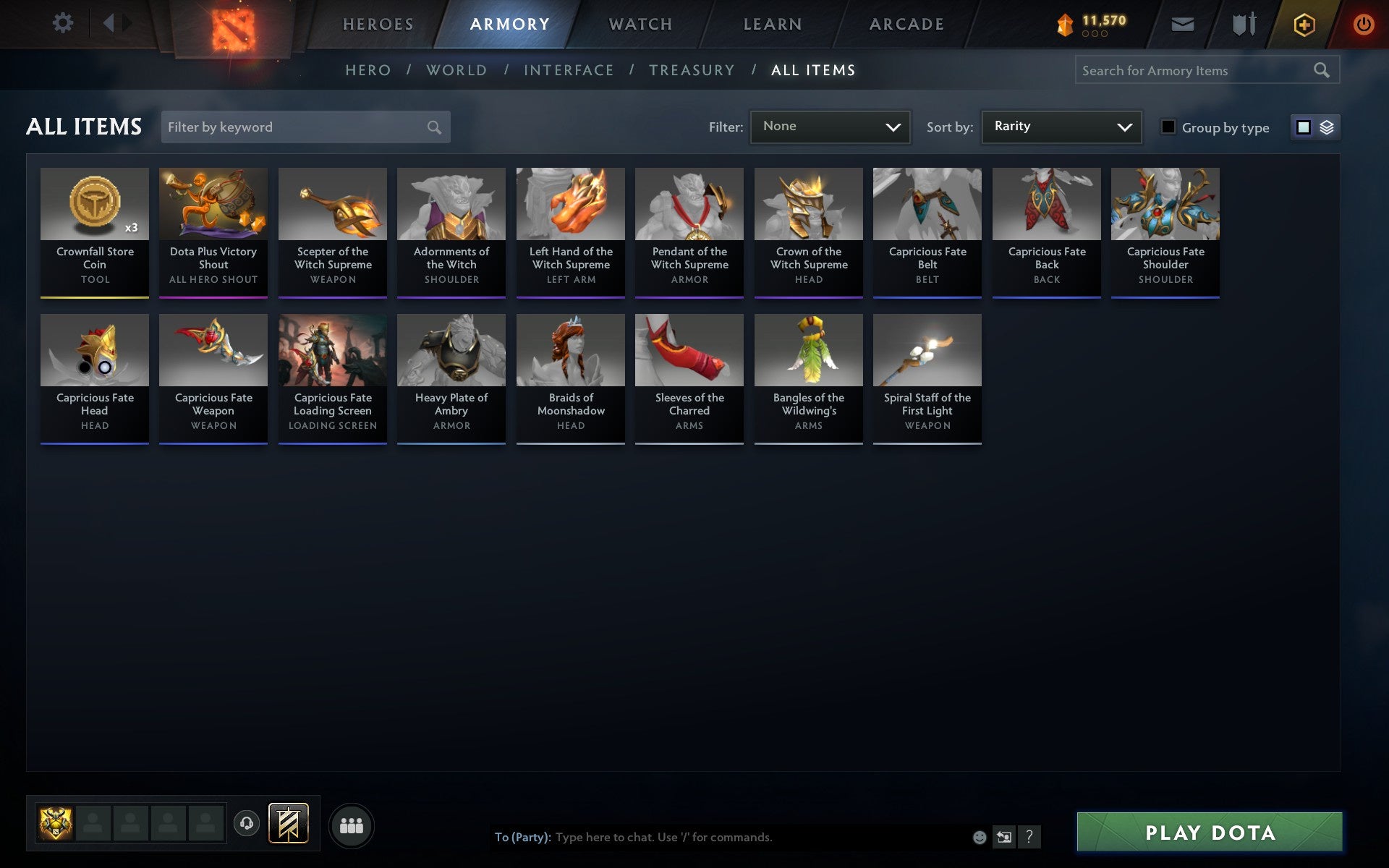
Task: Enable the Group by type checkbox
Action: click(x=1167, y=127)
